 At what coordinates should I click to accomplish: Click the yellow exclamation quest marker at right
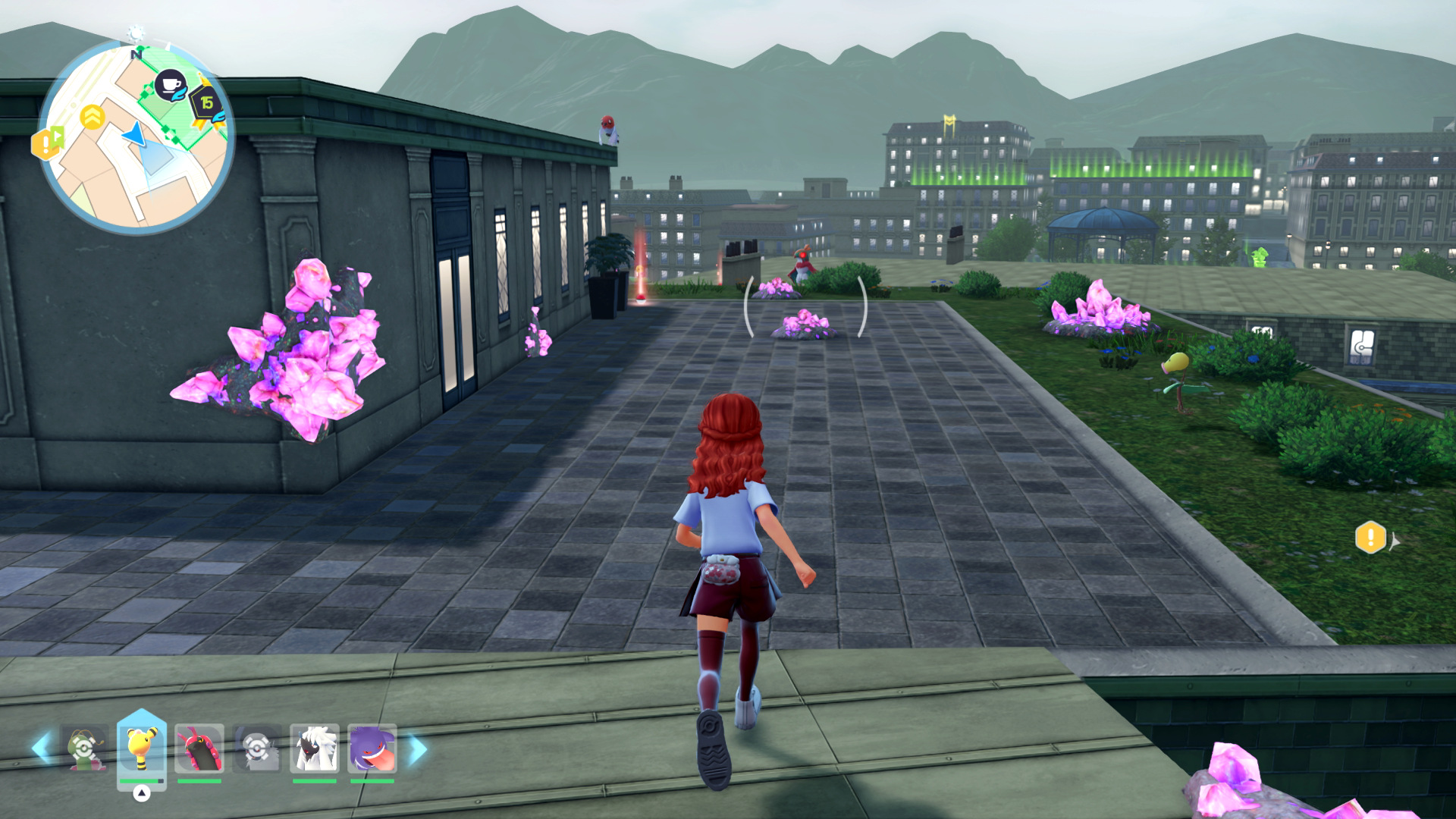click(x=1370, y=538)
